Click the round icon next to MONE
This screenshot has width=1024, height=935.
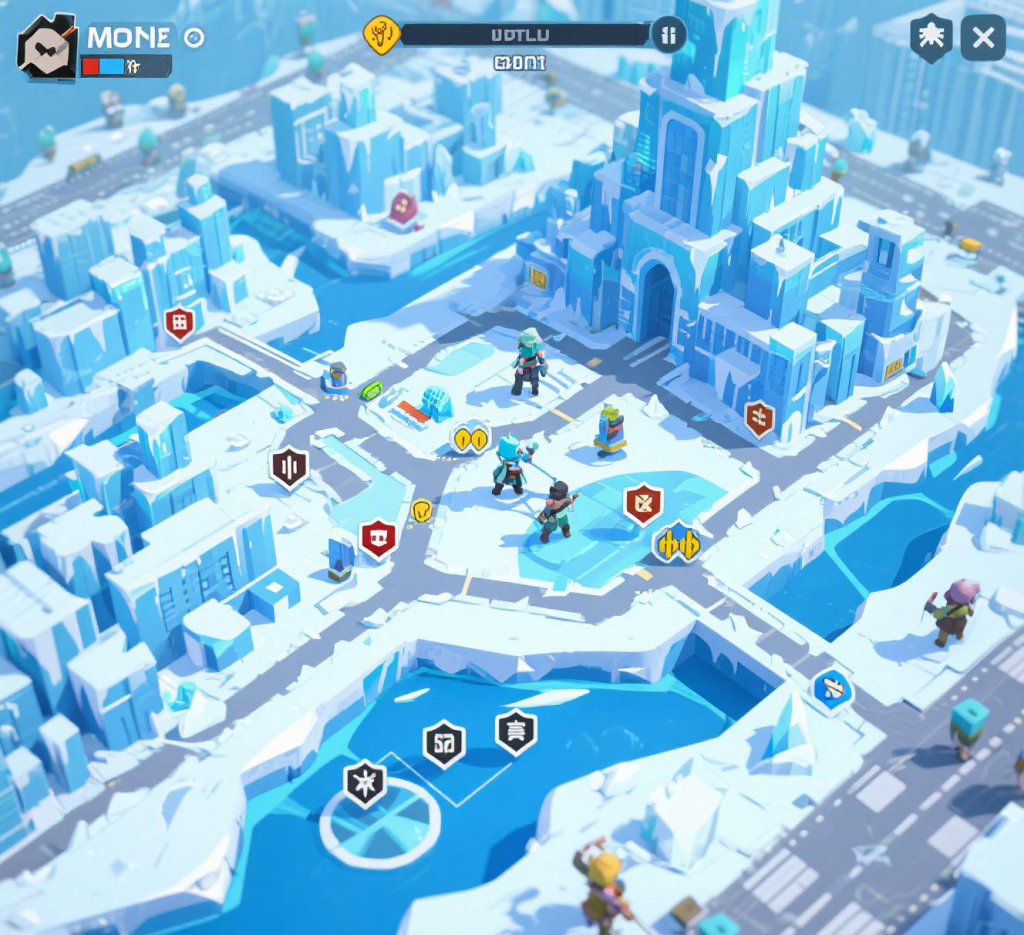click(x=194, y=38)
